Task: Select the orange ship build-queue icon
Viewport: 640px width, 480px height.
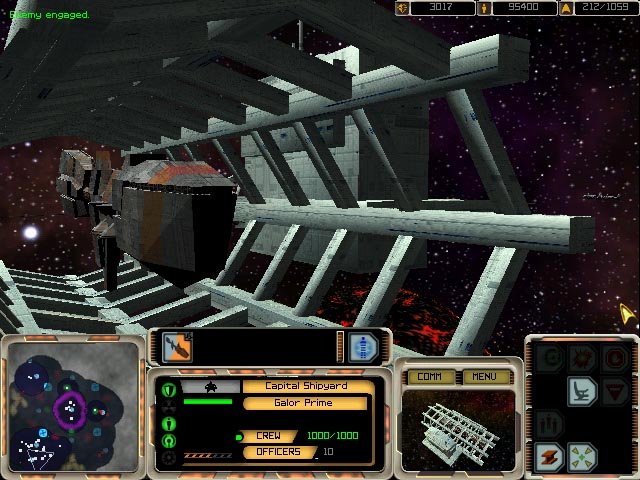Action: pos(177,347)
